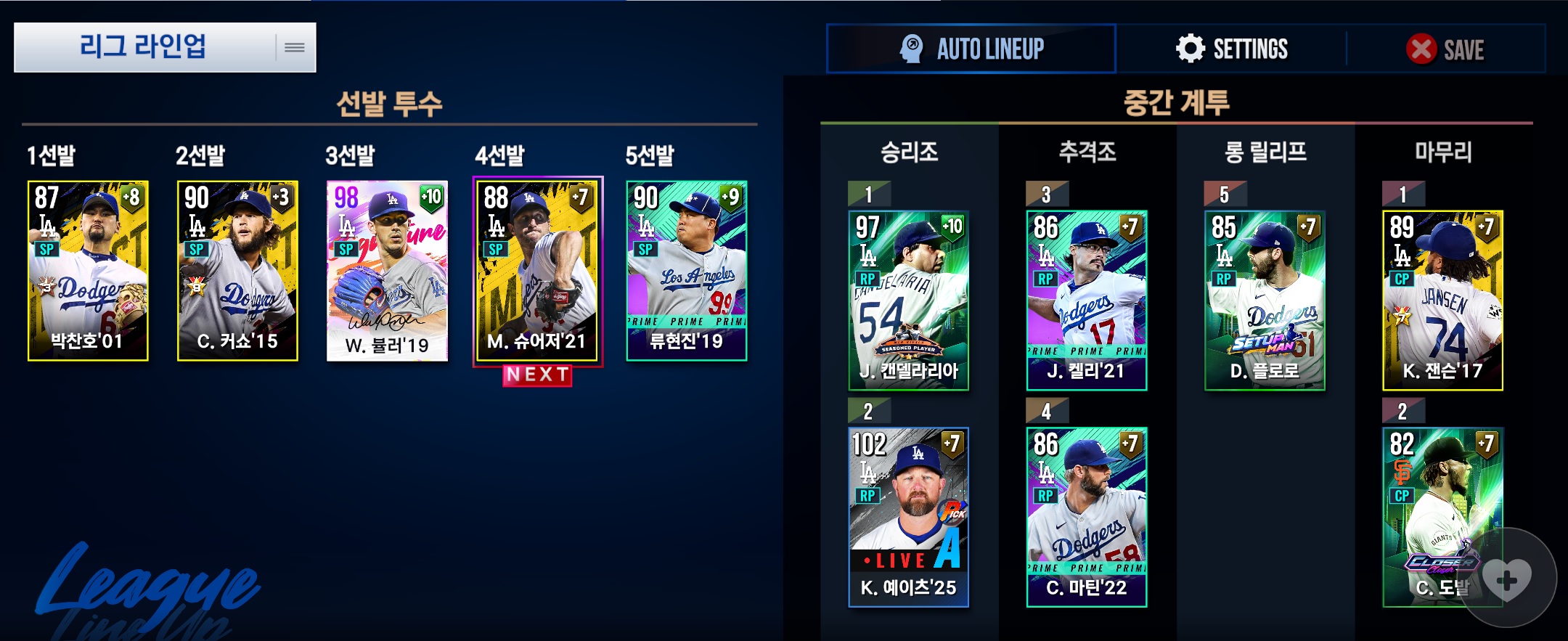Image resolution: width=1568 pixels, height=641 pixels.
Task: Select the C. 마틴'22 card
Action: click(x=1086, y=517)
